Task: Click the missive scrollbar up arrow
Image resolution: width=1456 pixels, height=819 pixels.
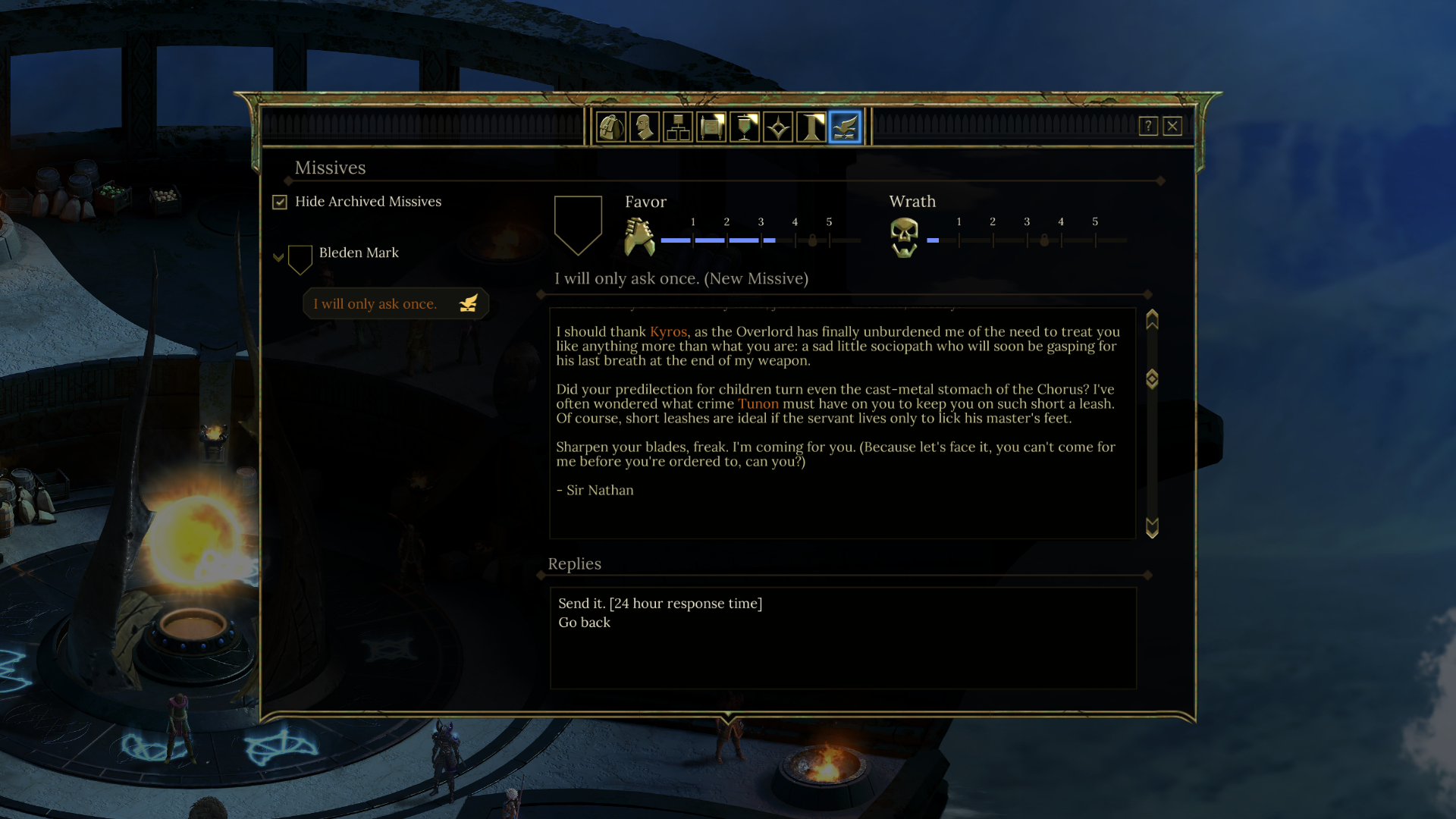Action: pos(1152,319)
